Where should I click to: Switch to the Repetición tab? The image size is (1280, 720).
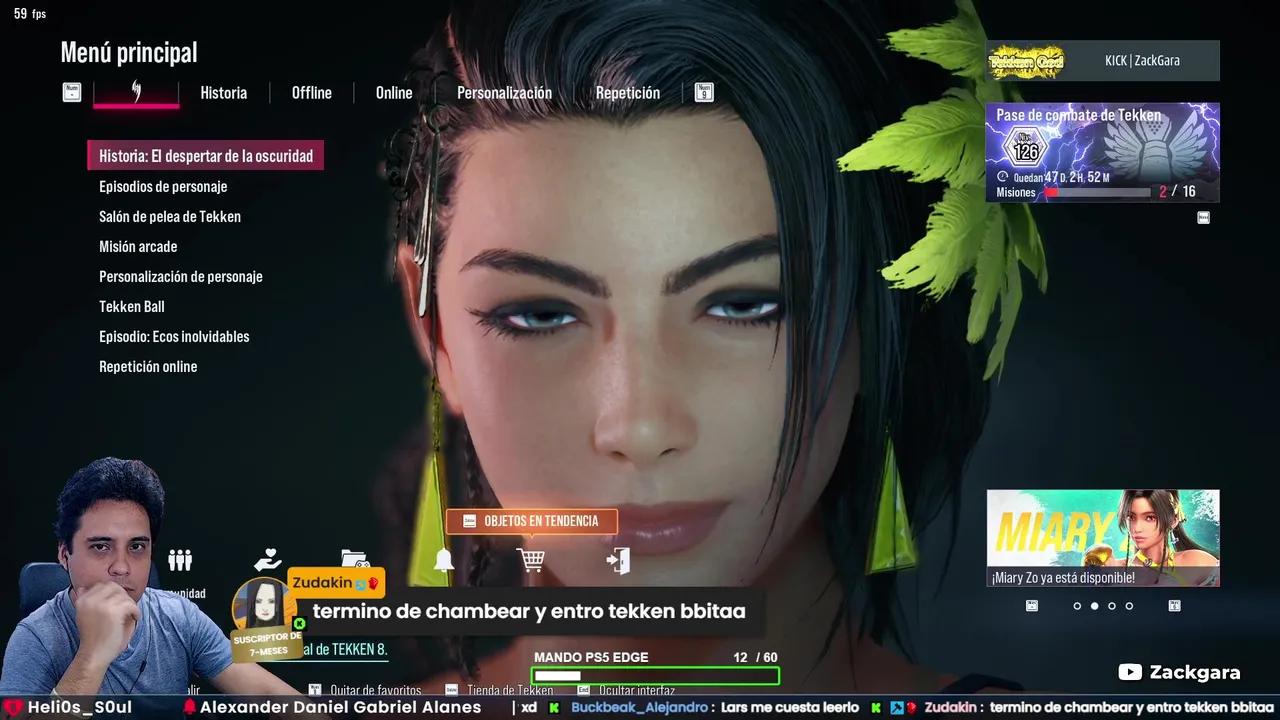tap(628, 92)
